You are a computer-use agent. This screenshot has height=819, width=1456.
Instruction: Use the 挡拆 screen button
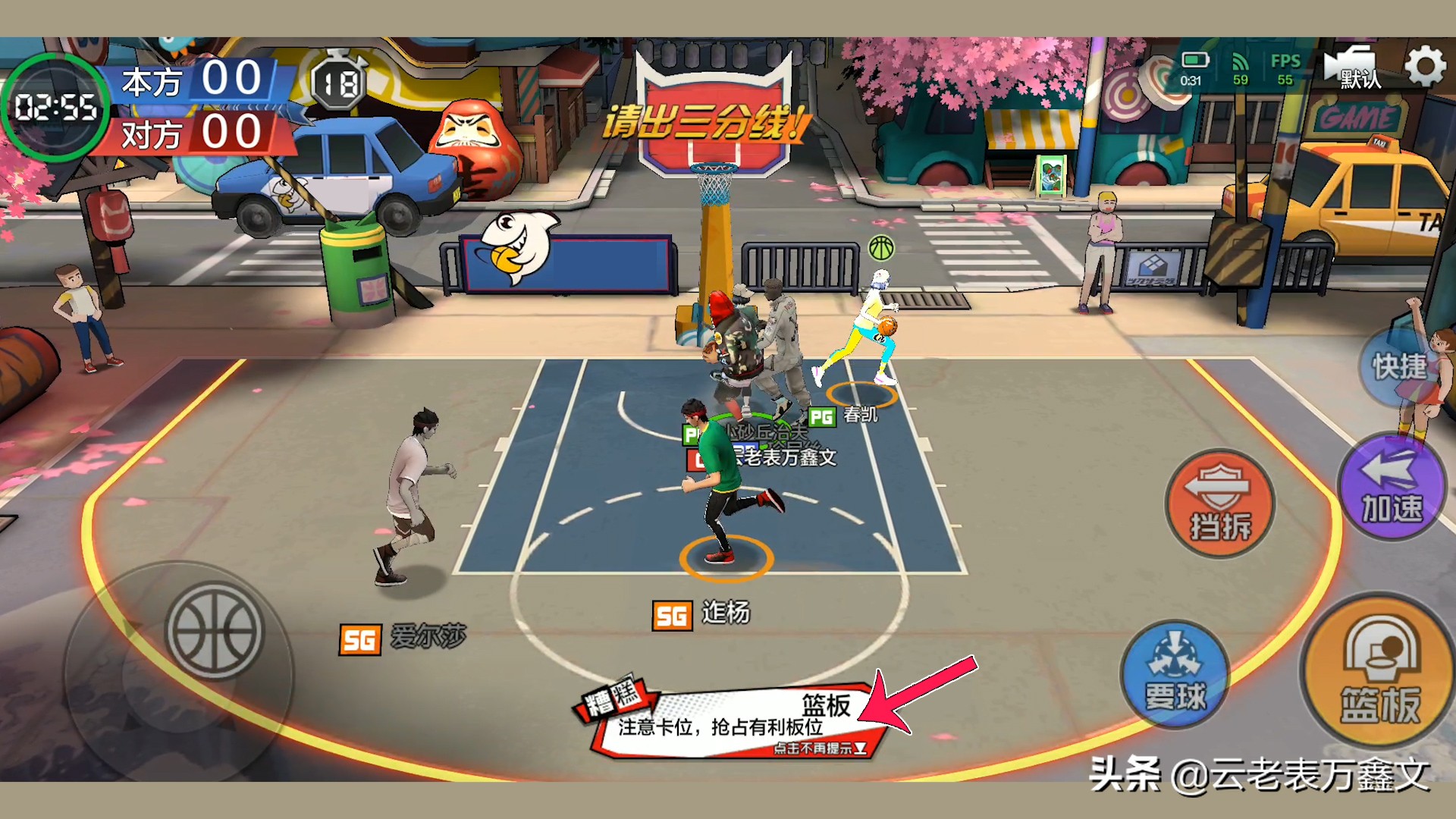(x=1219, y=504)
